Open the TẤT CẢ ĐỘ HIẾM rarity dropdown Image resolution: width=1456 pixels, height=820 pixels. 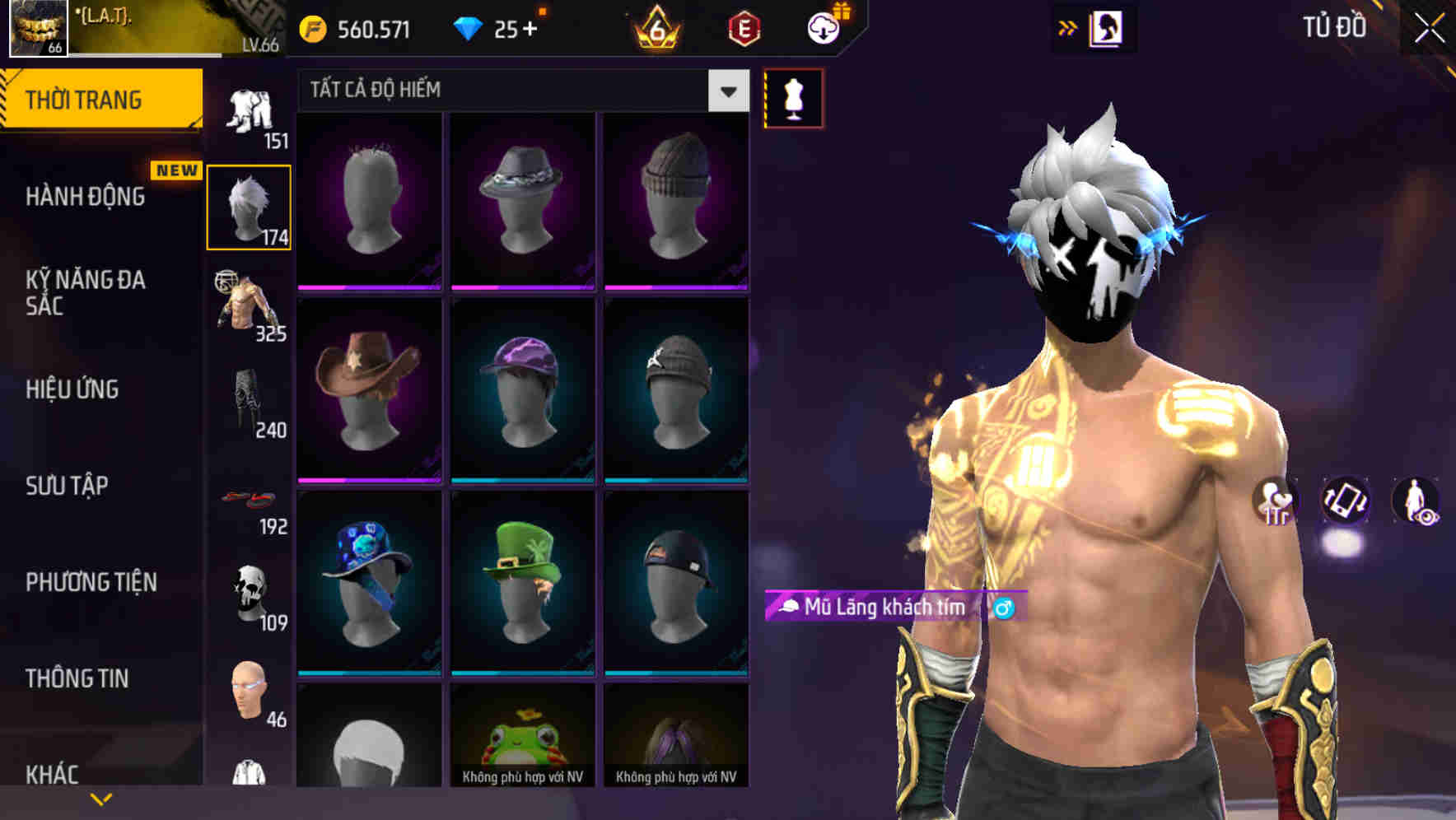(519, 91)
